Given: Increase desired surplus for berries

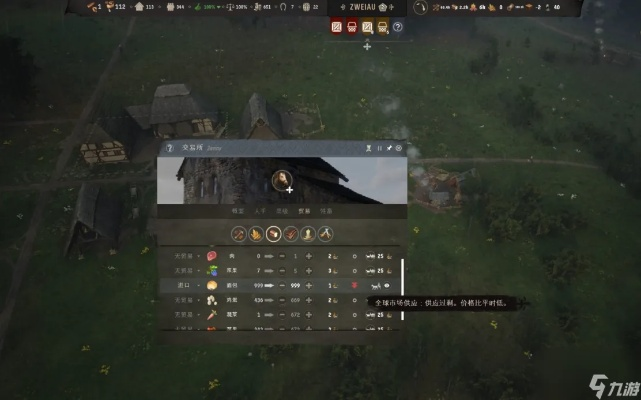Looking at the screenshot, I should 309,270.
